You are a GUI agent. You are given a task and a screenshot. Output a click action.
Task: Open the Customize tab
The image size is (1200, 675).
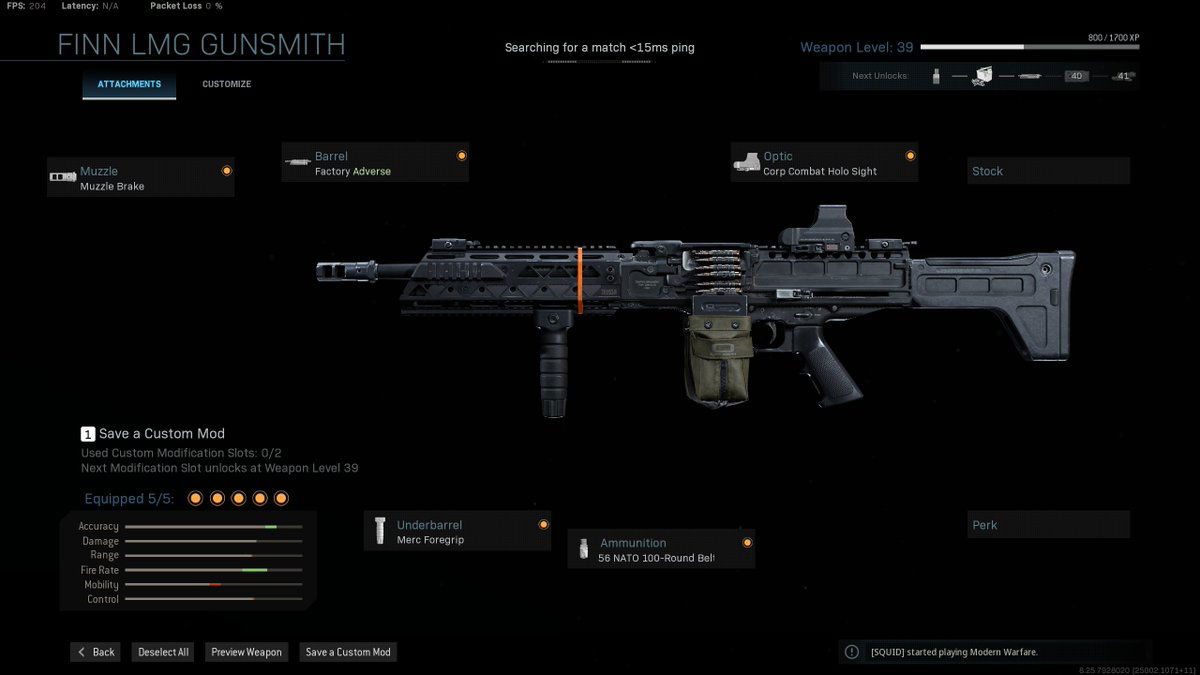click(x=227, y=84)
